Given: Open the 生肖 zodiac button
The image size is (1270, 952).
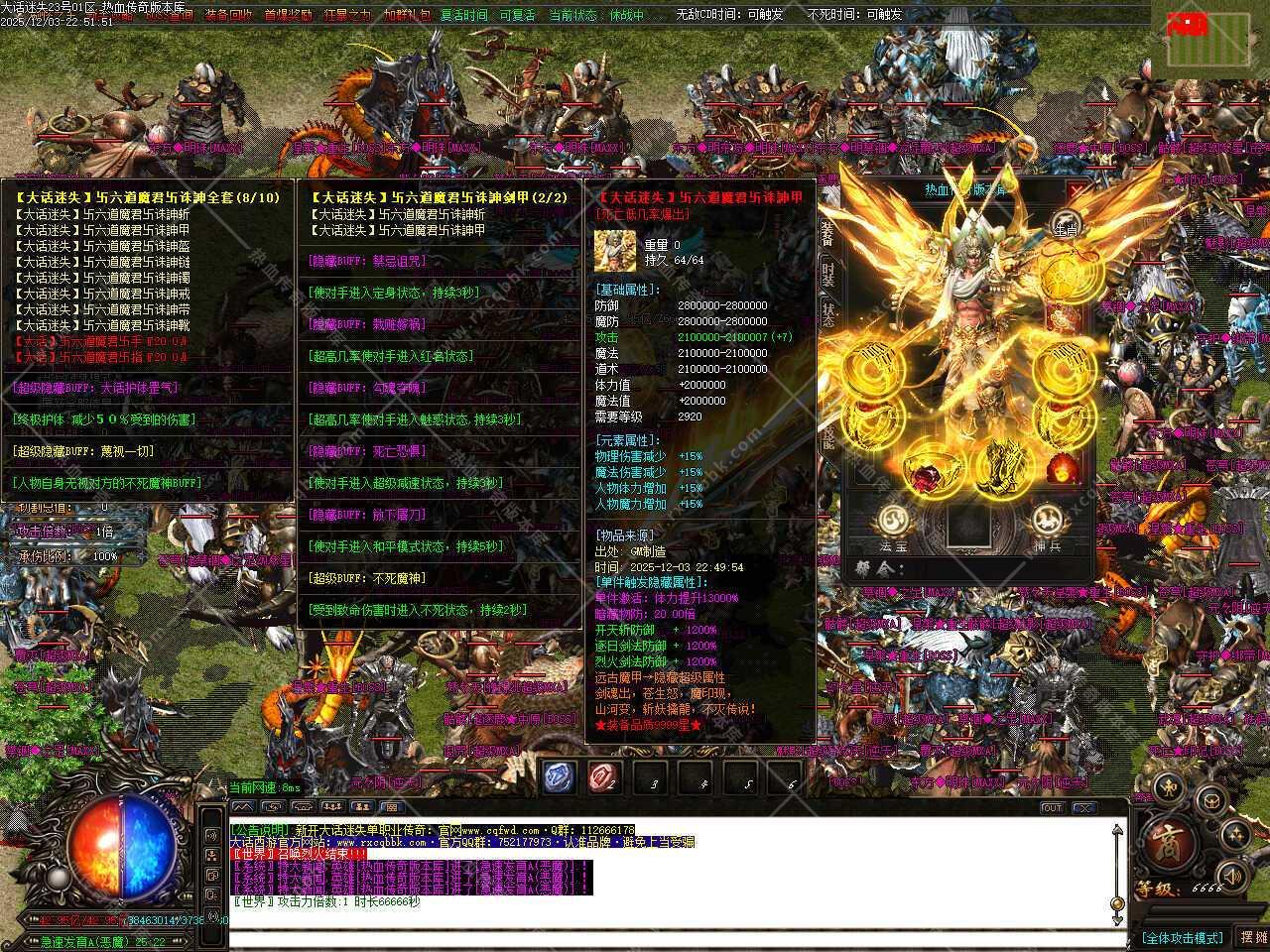Looking at the screenshot, I should 1065,224.
